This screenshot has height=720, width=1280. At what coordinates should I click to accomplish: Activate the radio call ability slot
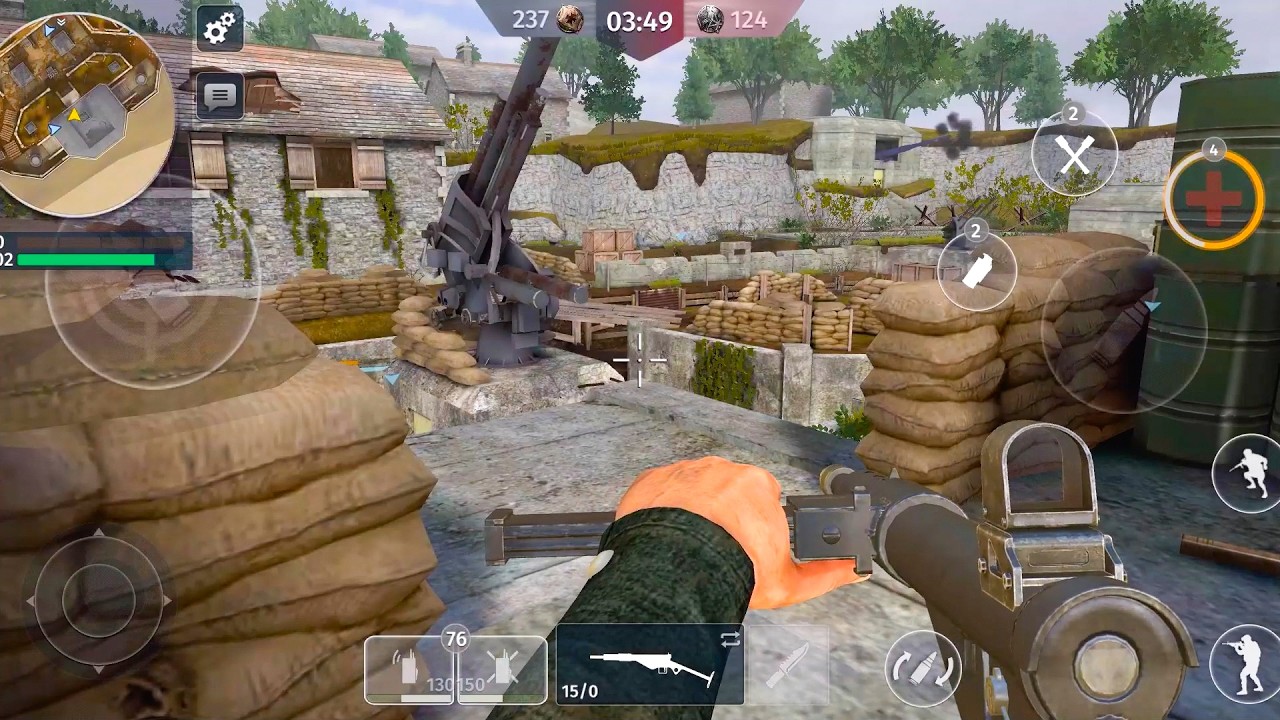pyautogui.click(x=409, y=669)
